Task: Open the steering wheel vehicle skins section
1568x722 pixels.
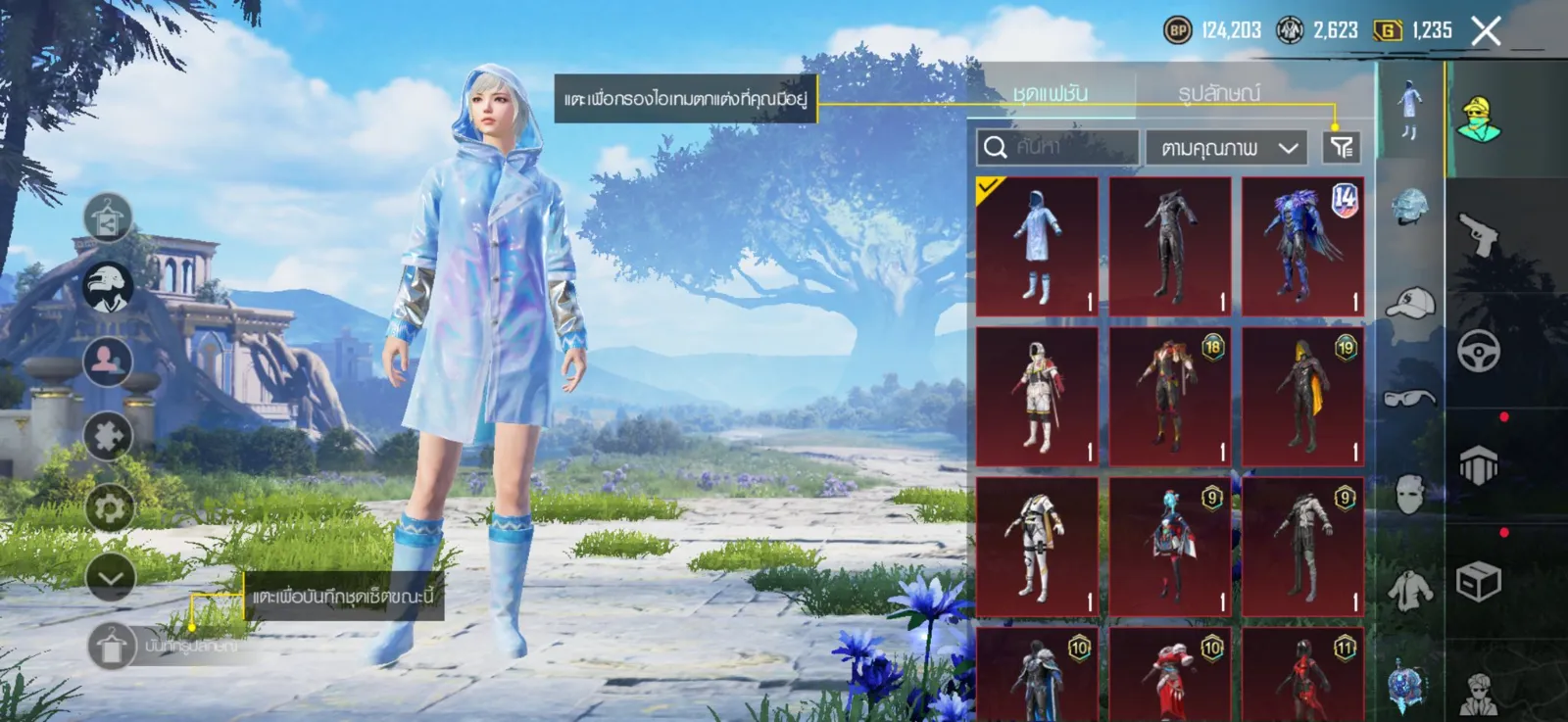Action: click(1479, 351)
